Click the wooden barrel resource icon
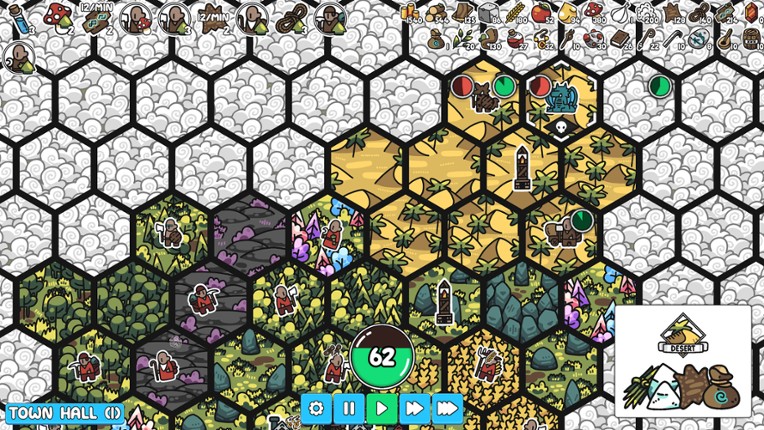 [750, 39]
